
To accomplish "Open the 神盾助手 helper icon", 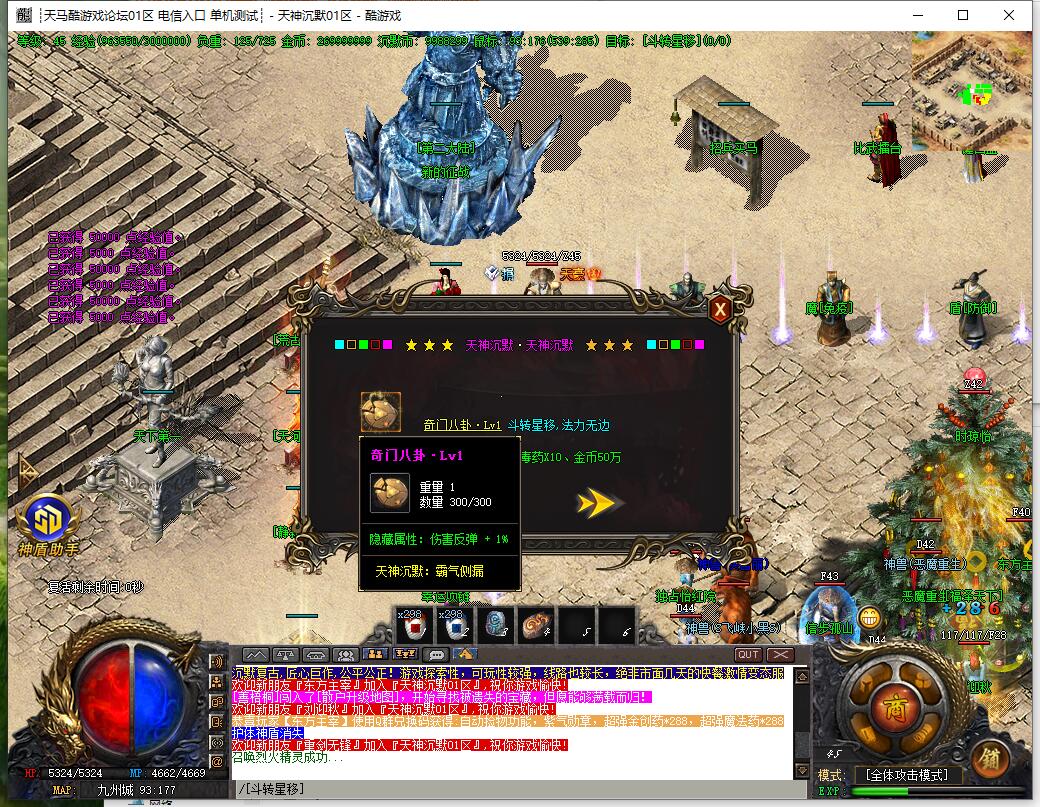I will [x=49, y=520].
